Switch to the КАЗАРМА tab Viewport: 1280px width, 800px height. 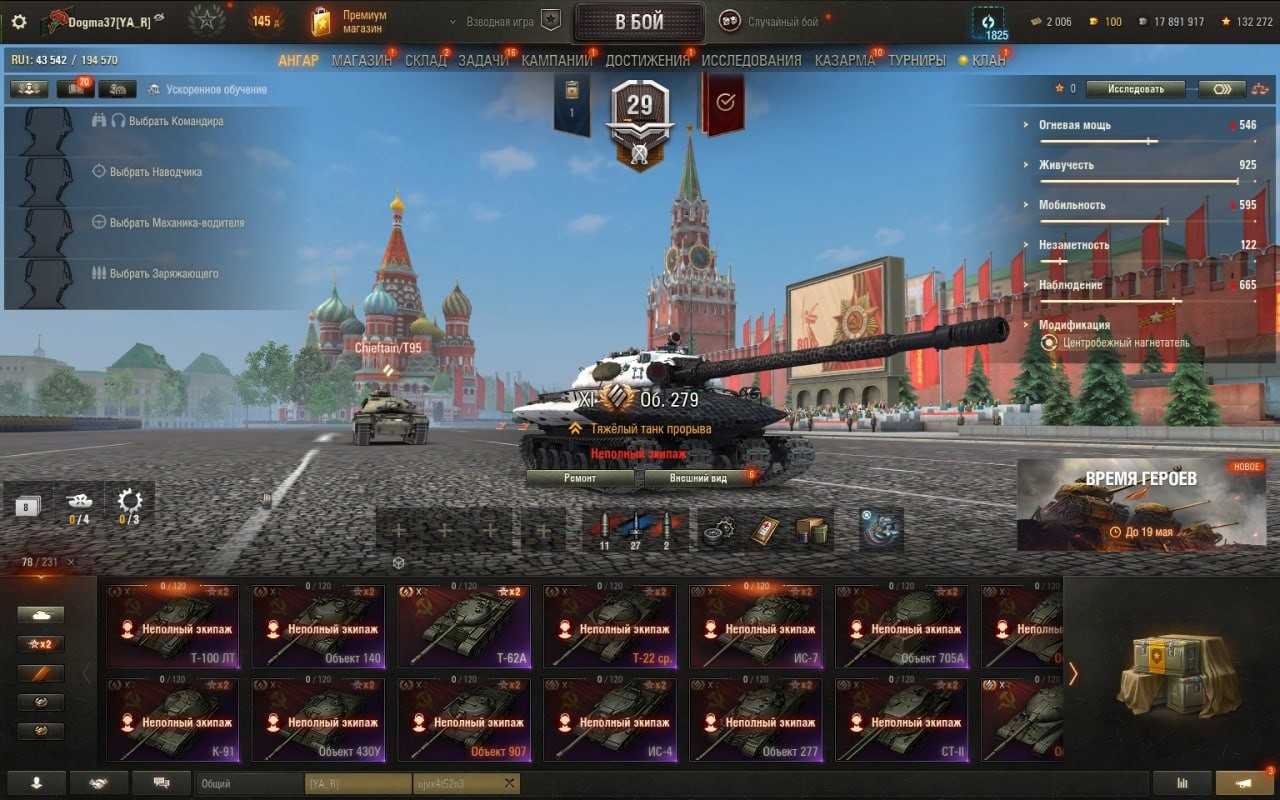[845, 60]
